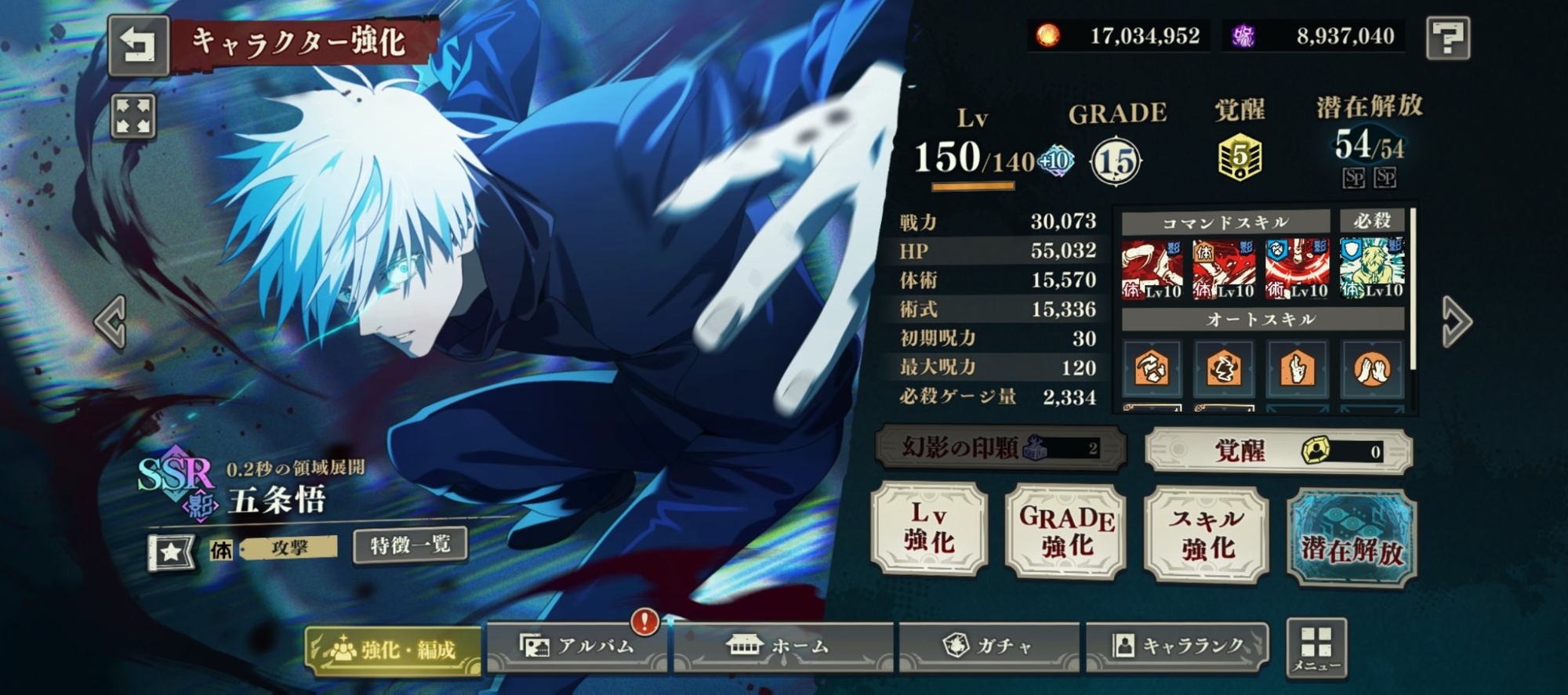
Task: Expand character art to fullscreen view
Action: pyautogui.click(x=133, y=117)
